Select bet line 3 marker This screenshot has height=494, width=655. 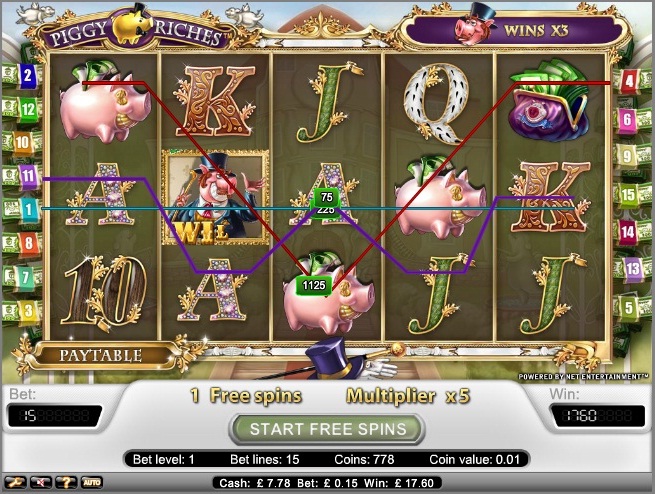pos(28,310)
